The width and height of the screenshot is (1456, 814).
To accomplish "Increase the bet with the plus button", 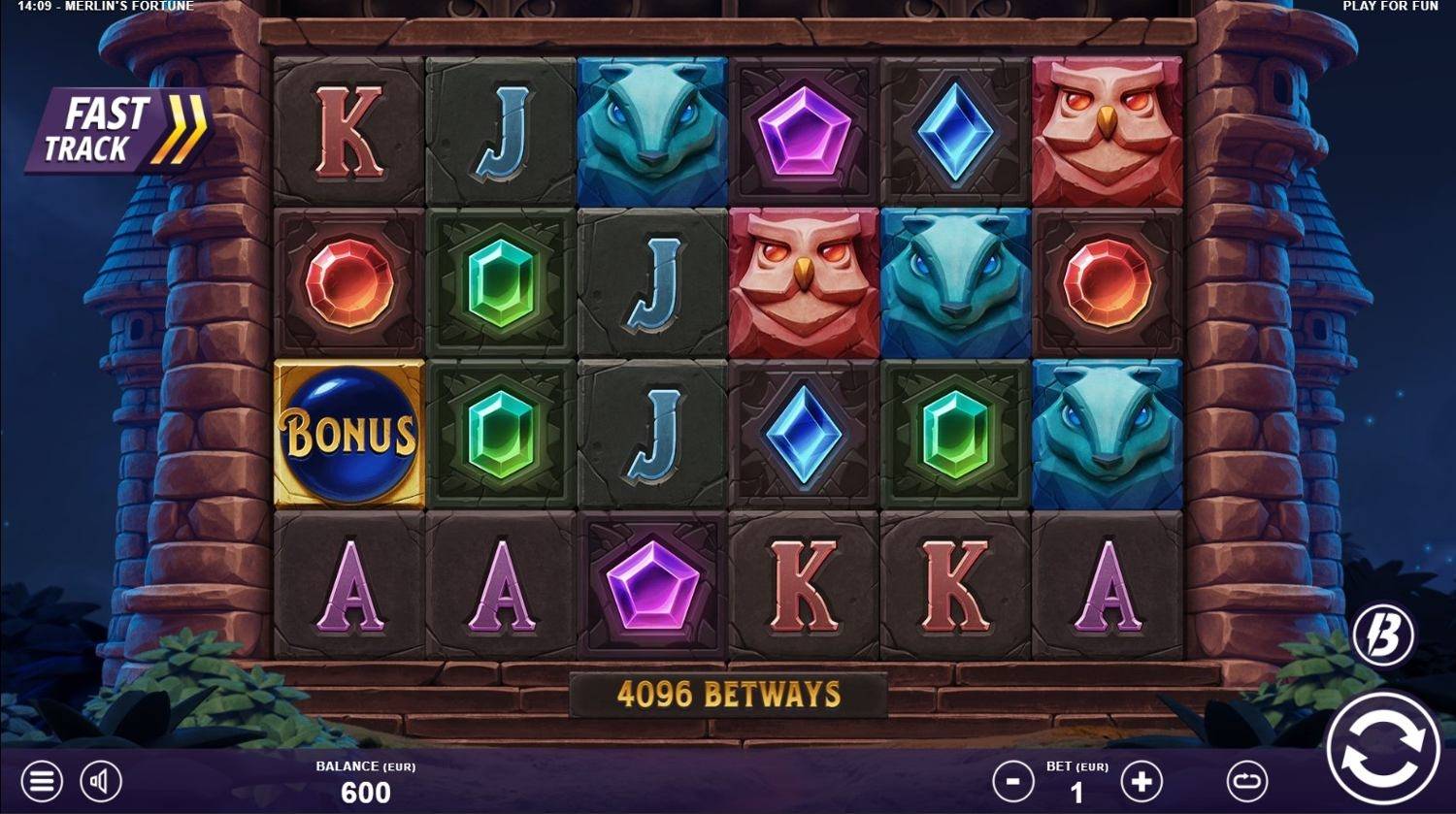I will [1143, 779].
